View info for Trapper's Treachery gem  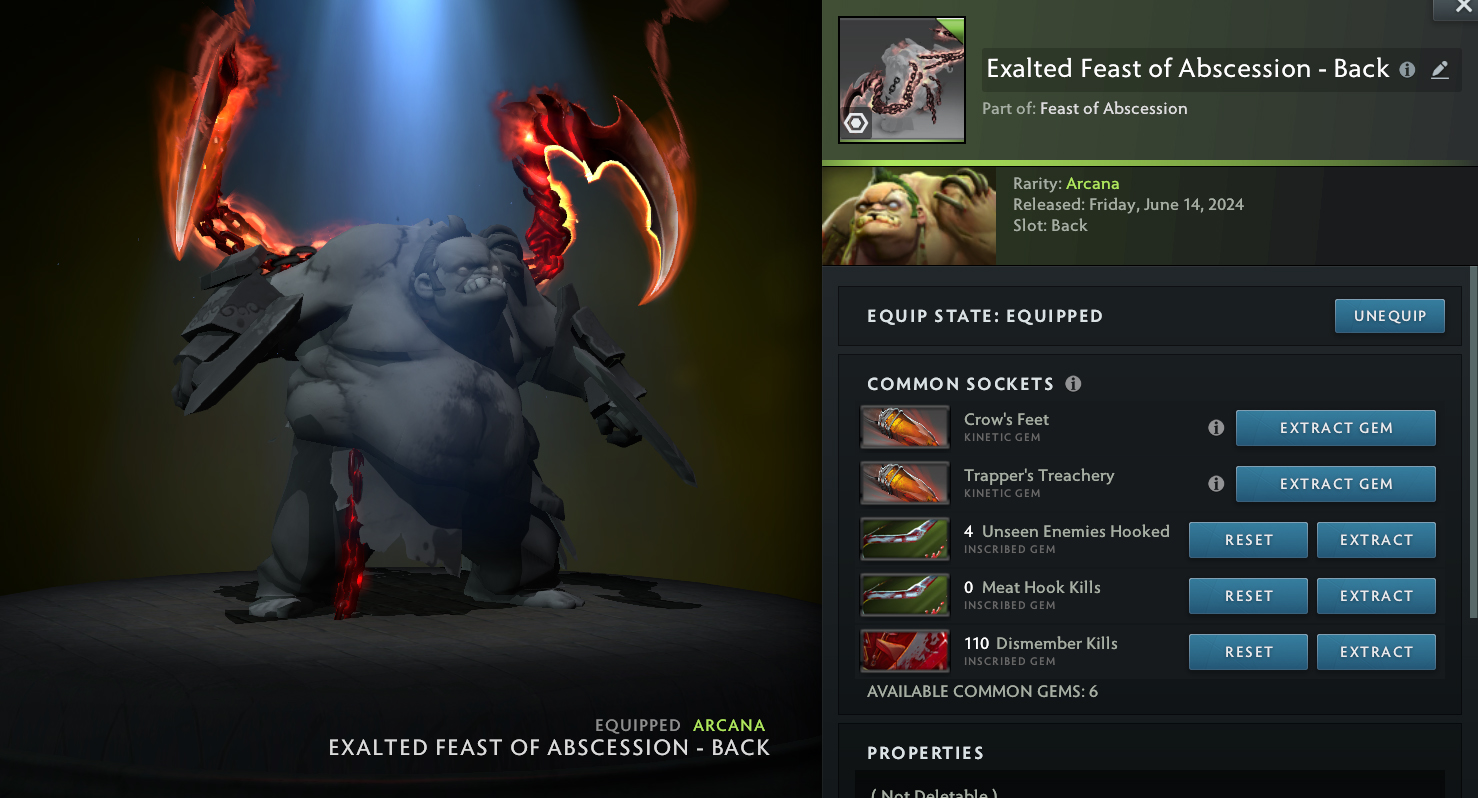coord(1216,484)
